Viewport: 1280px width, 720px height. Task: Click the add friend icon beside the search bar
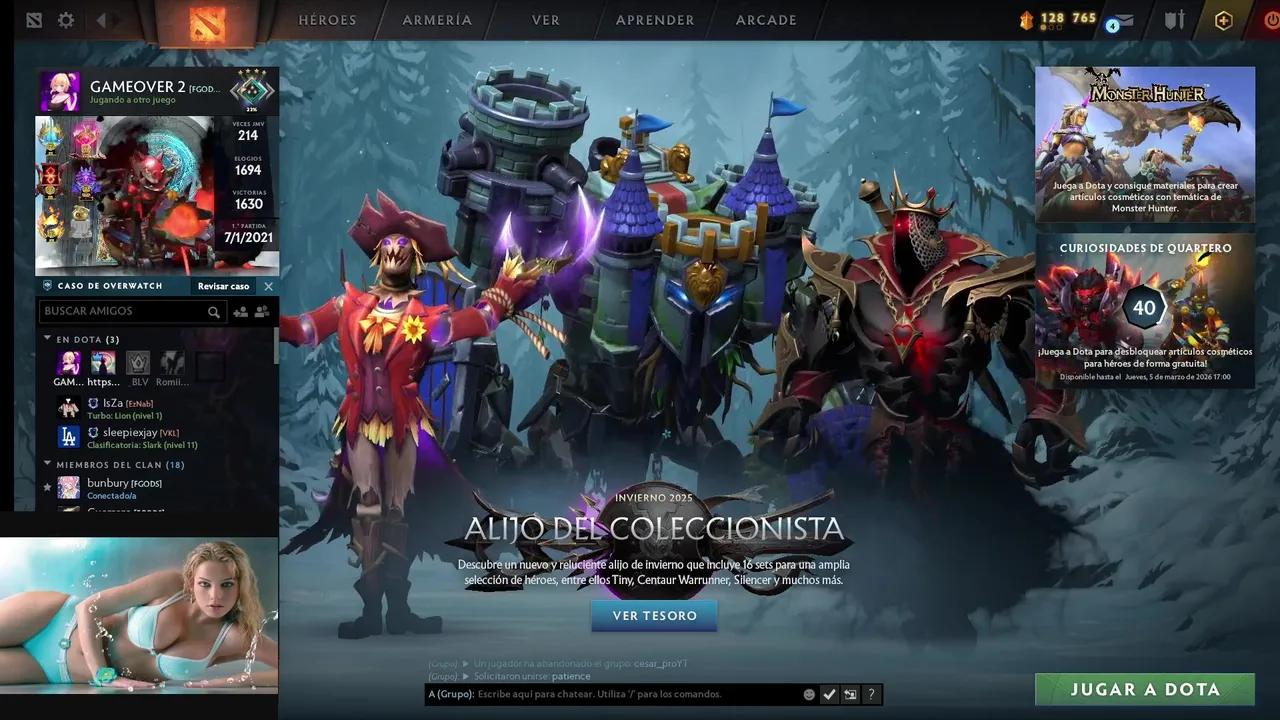[241, 312]
